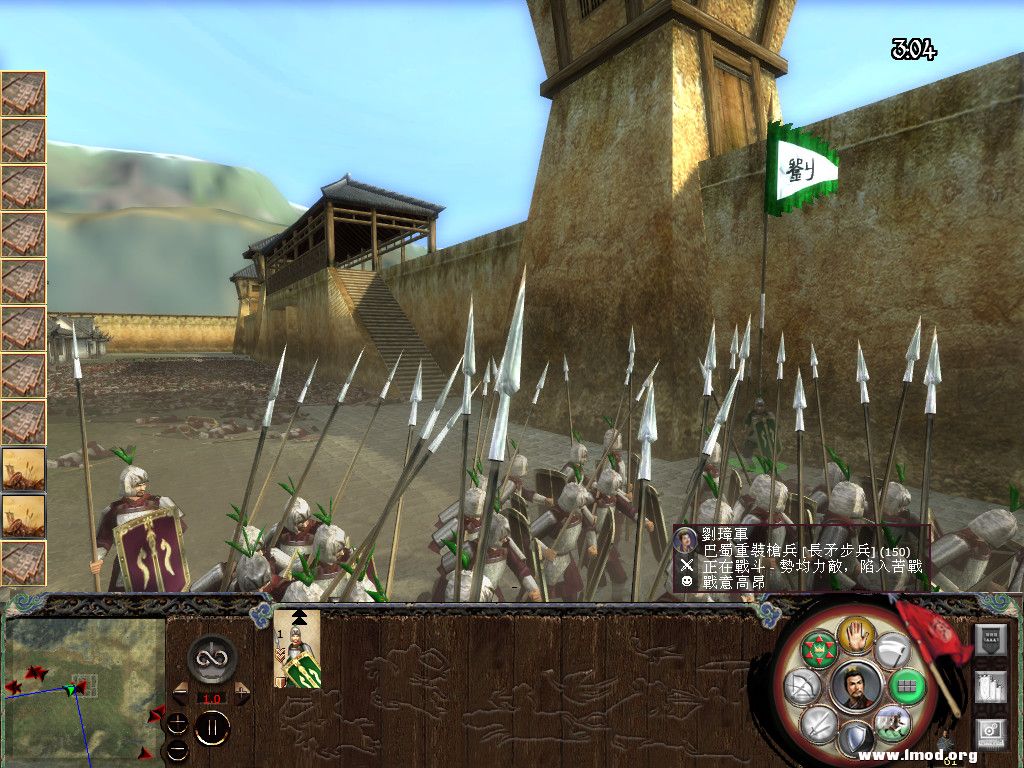Select the spearman unit card

(297, 650)
